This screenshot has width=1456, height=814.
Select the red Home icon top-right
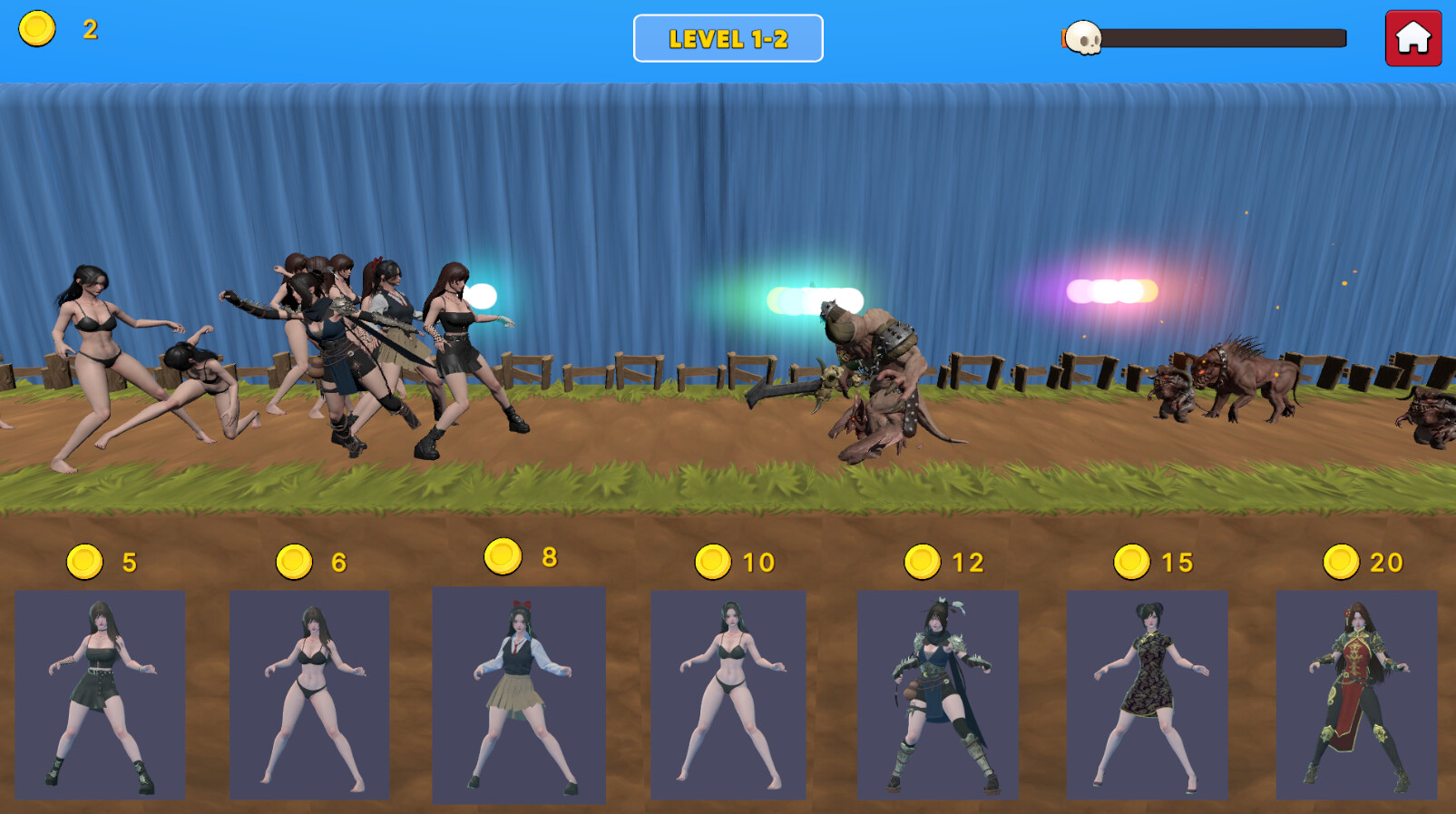(x=1412, y=38)
